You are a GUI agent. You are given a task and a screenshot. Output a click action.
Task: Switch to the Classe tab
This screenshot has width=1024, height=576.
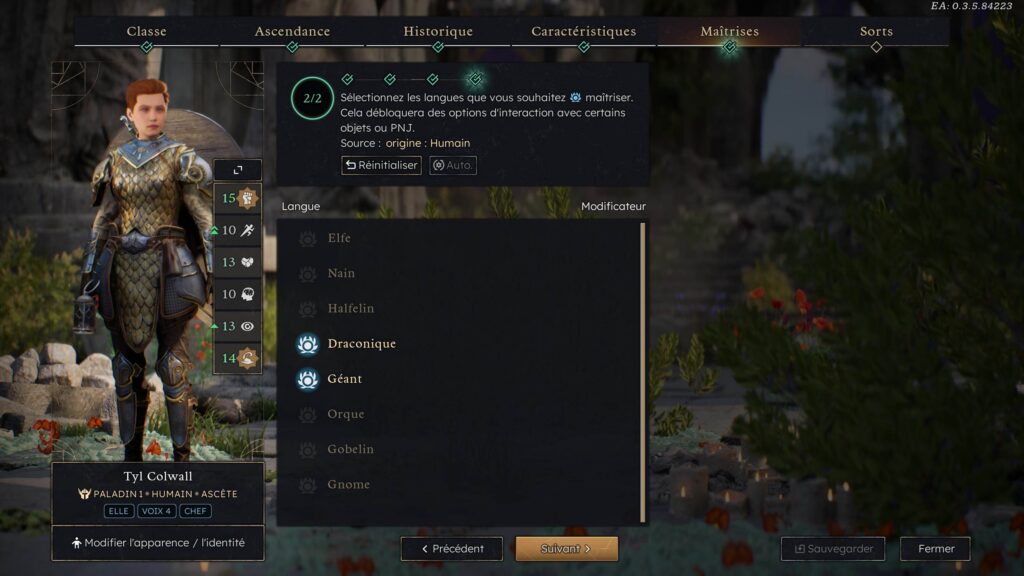[x=146, y=32]
